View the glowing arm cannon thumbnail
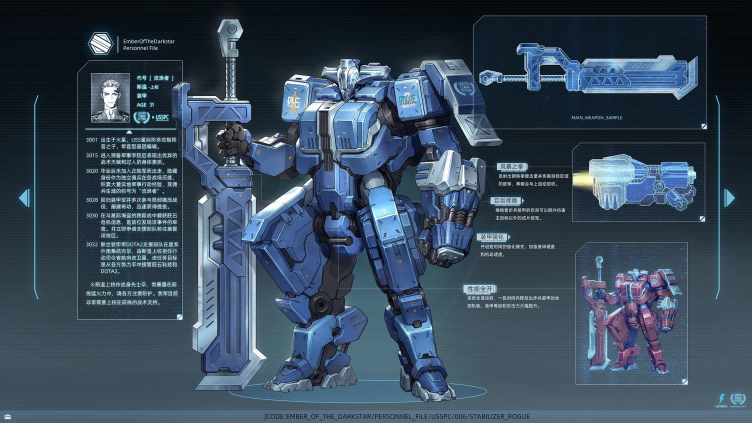 (632, 183)
